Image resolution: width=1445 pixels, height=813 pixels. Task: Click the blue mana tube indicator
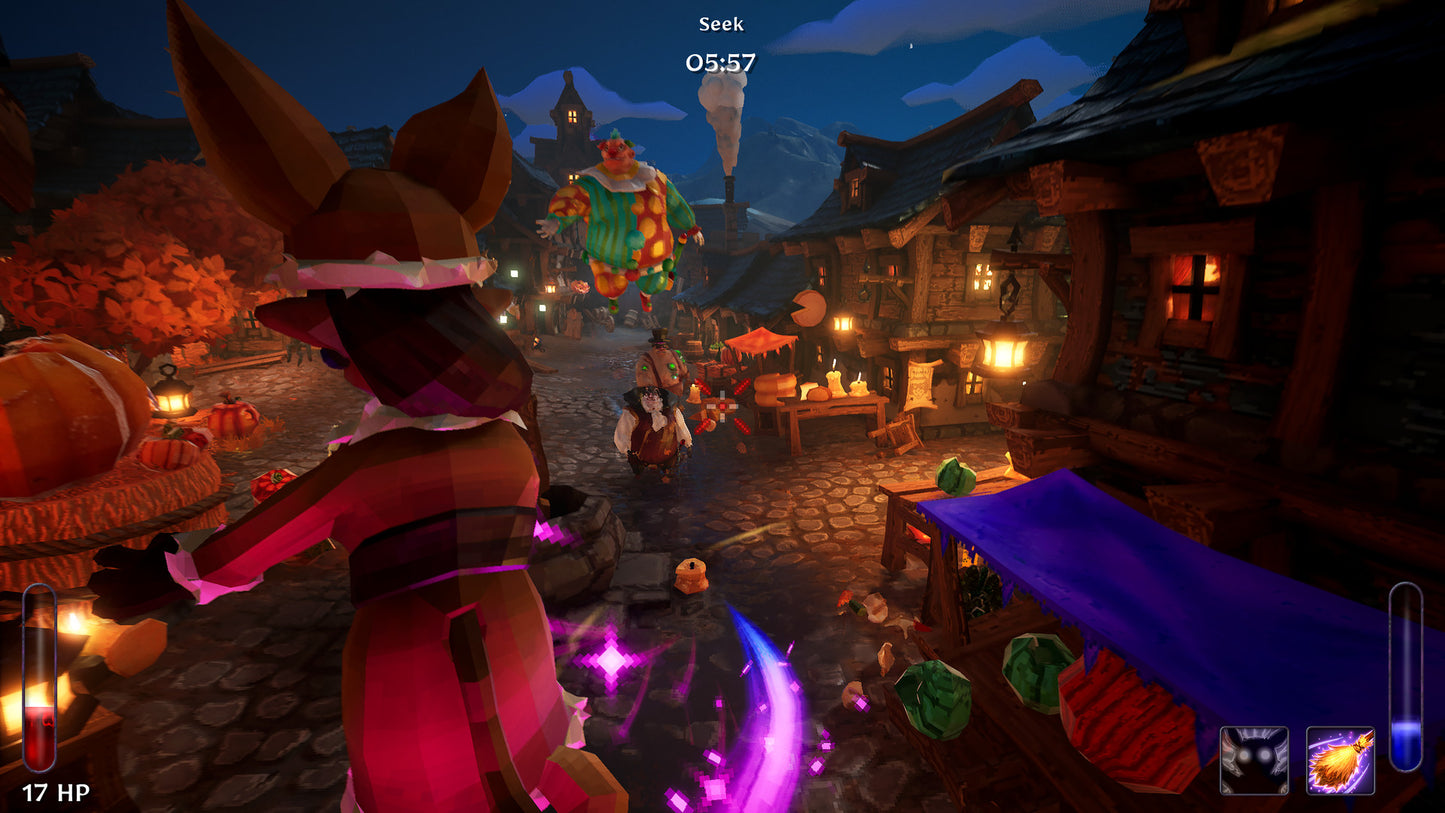(1406, 680)
